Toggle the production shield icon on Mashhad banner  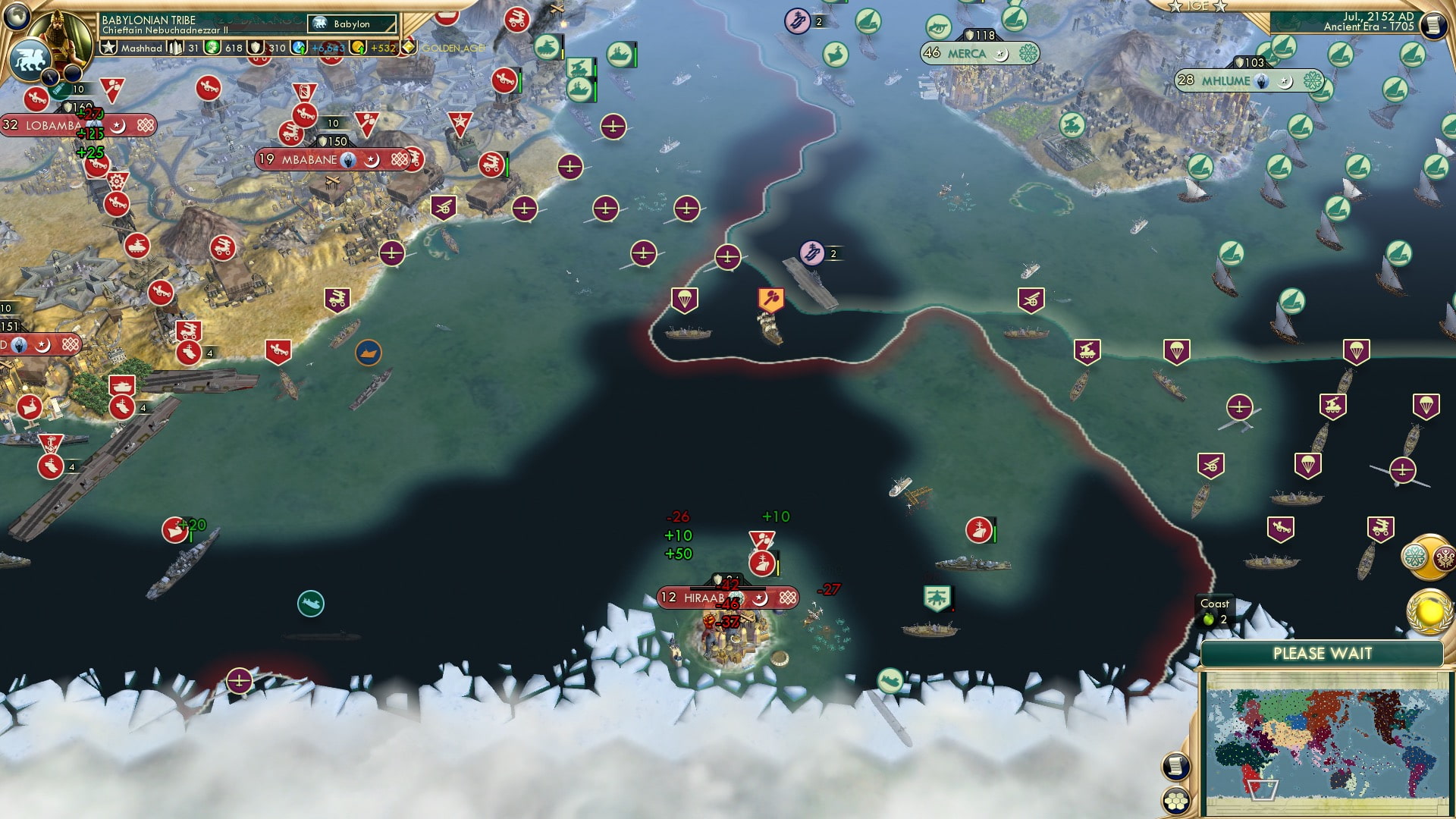click(x=255, y=47)
